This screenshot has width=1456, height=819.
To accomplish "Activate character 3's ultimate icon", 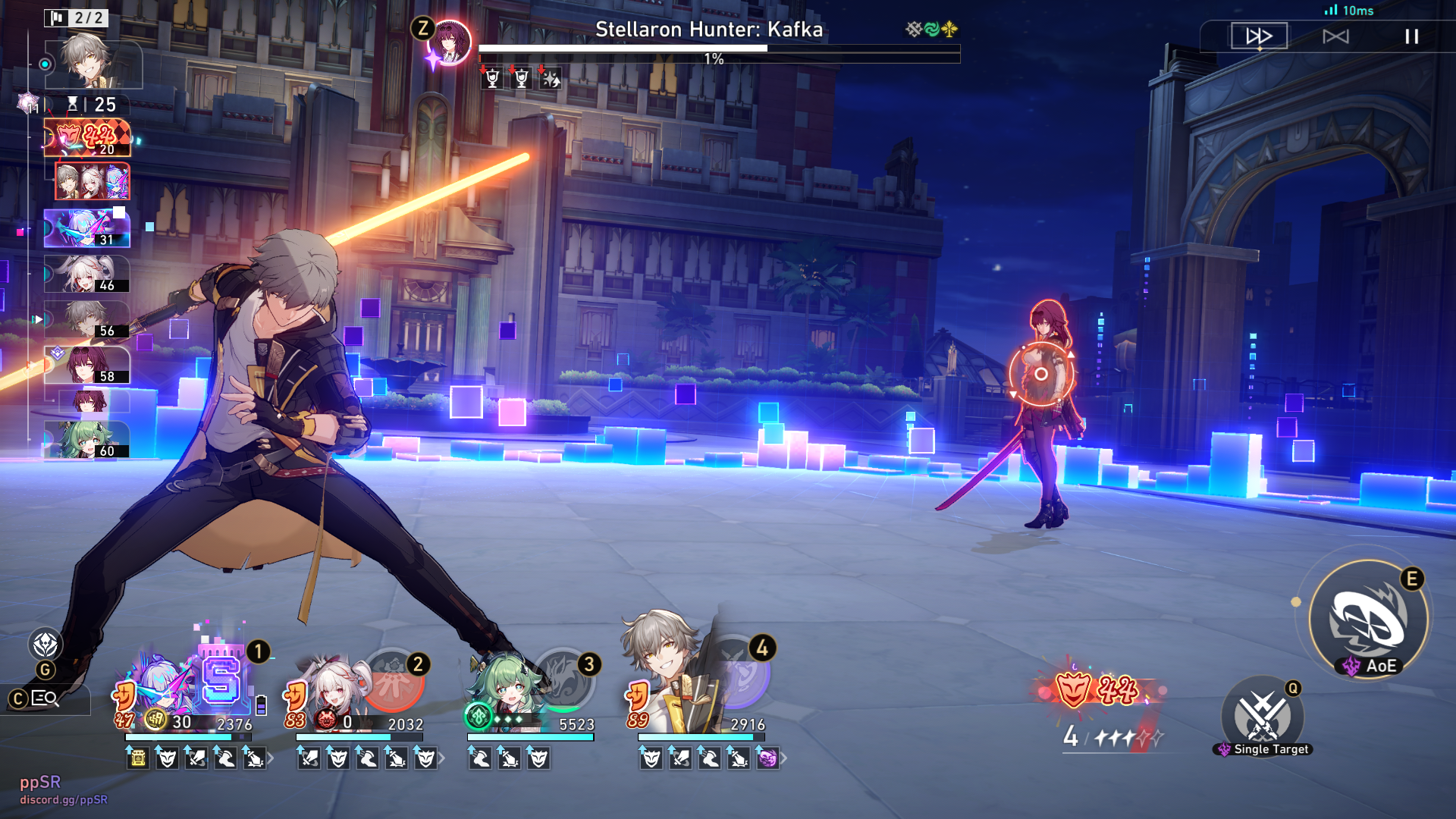I will pos(563,677).
